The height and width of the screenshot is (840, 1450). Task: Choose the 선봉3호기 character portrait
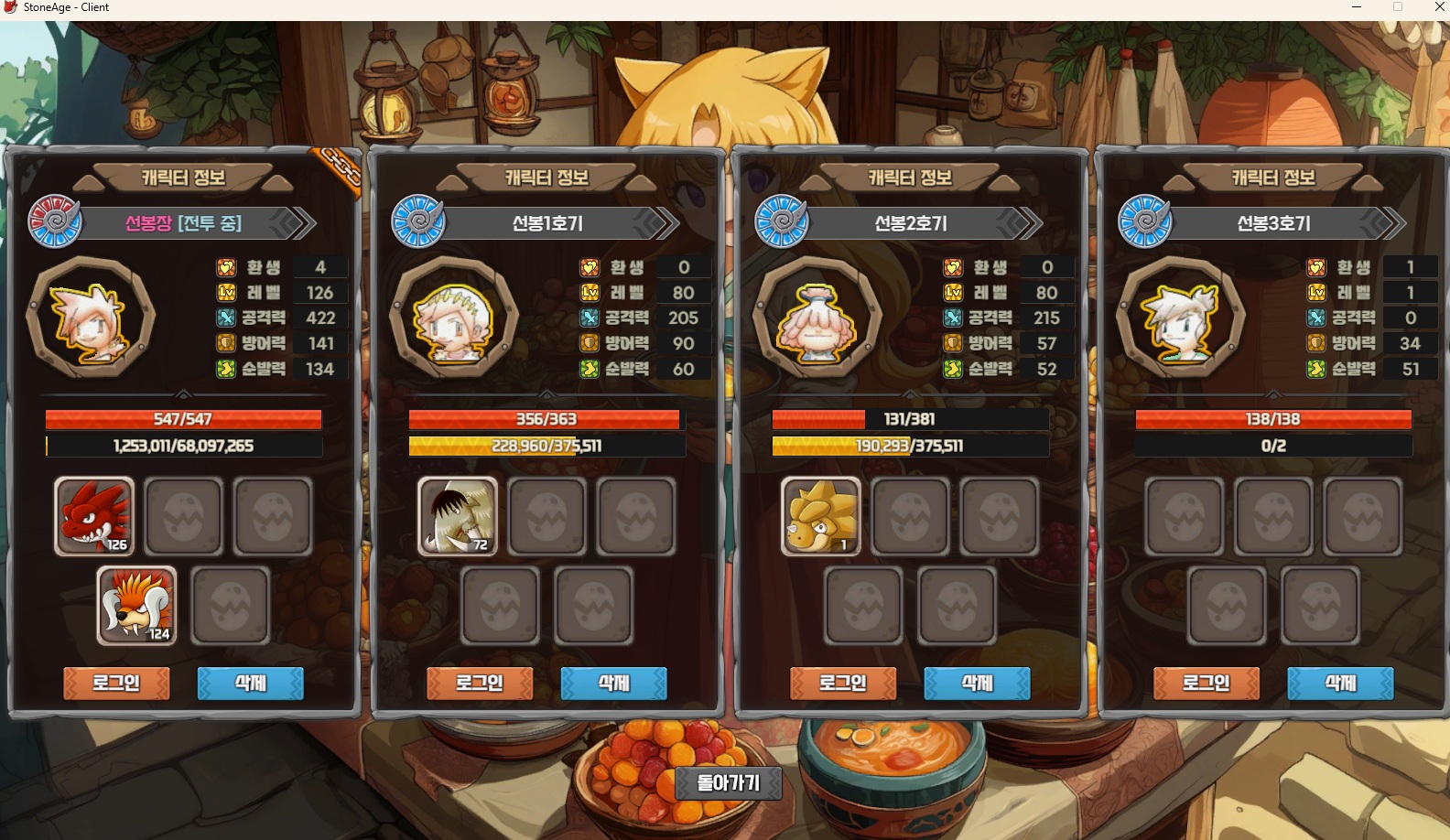coord(1180,318)
